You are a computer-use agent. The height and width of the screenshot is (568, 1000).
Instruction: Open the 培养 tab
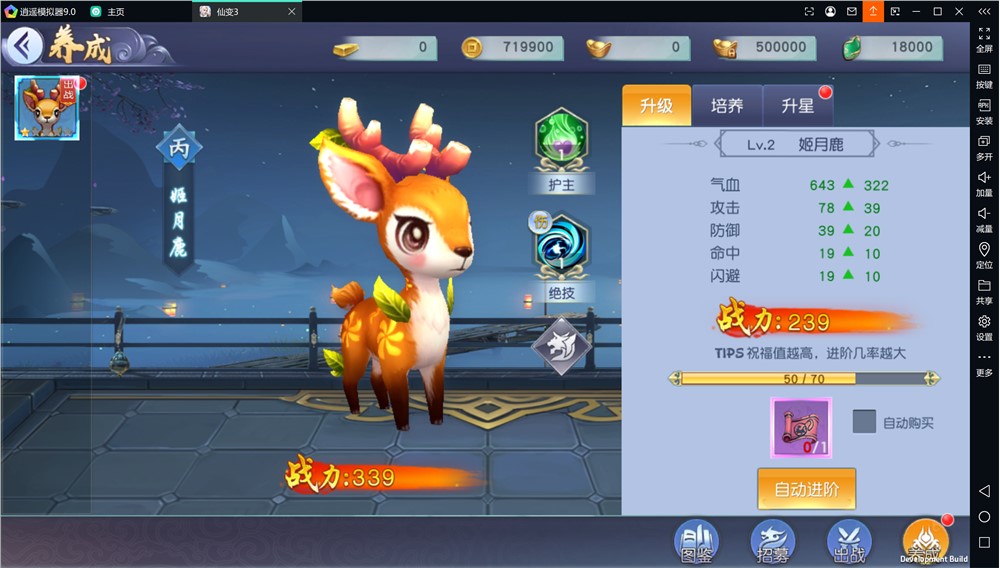(x=727, y=106)
